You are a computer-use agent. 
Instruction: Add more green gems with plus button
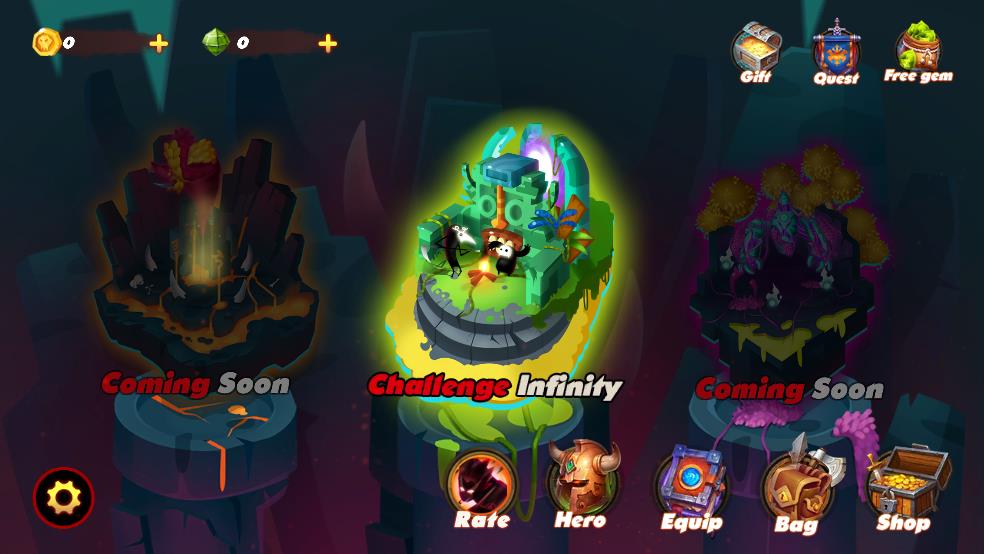click(x=327, y=43)
